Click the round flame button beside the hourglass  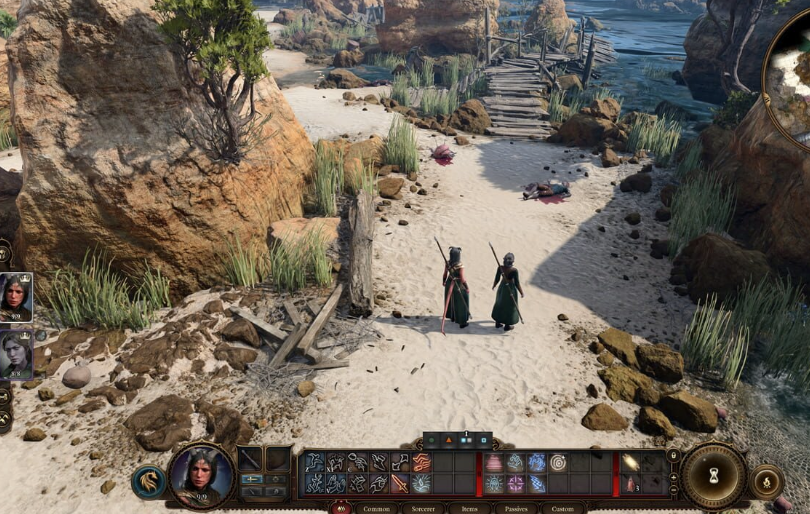[x=766, y=481]
